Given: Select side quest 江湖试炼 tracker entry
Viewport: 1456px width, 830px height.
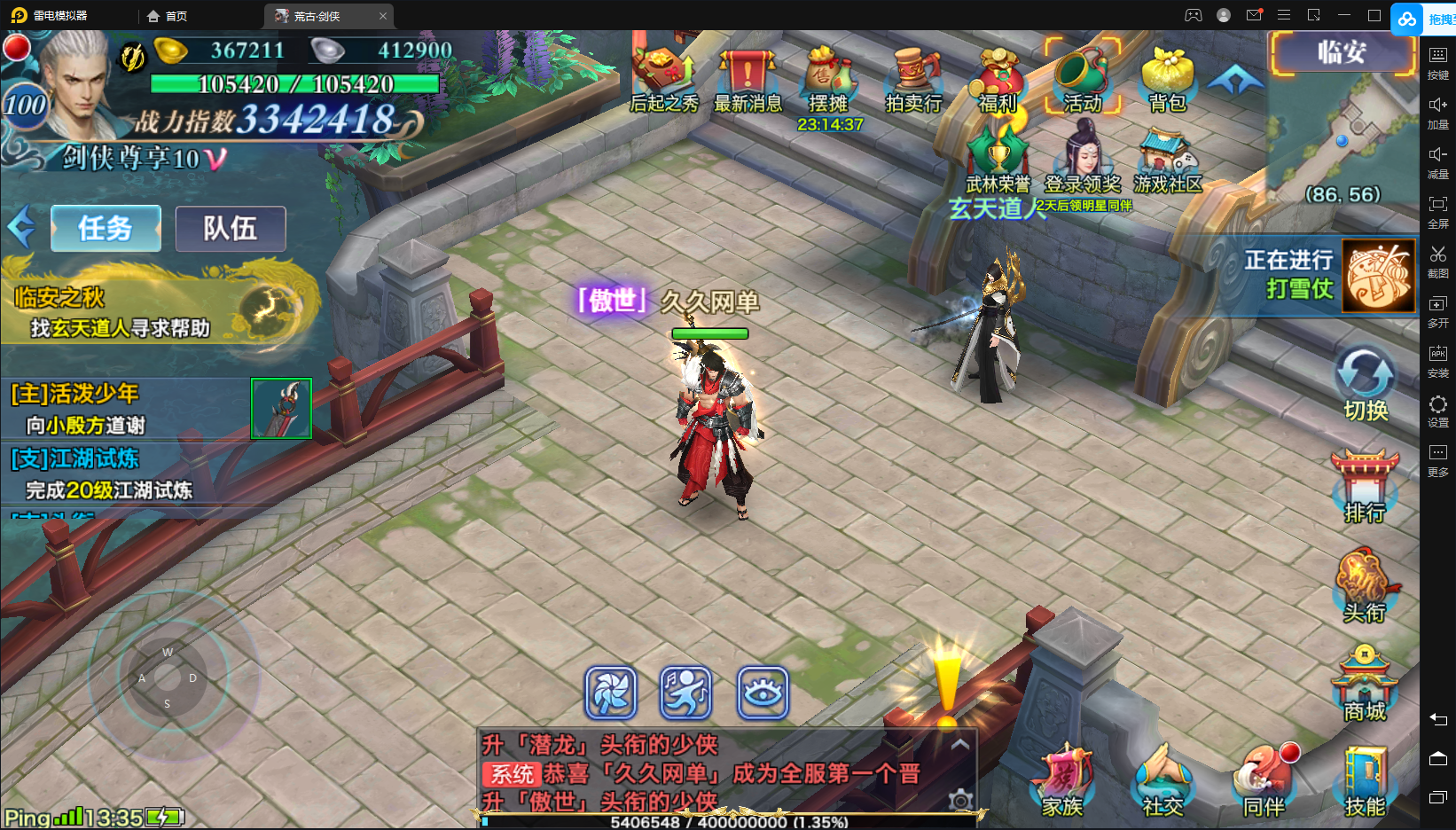Looking at the screenshot, I should (124, 474).
